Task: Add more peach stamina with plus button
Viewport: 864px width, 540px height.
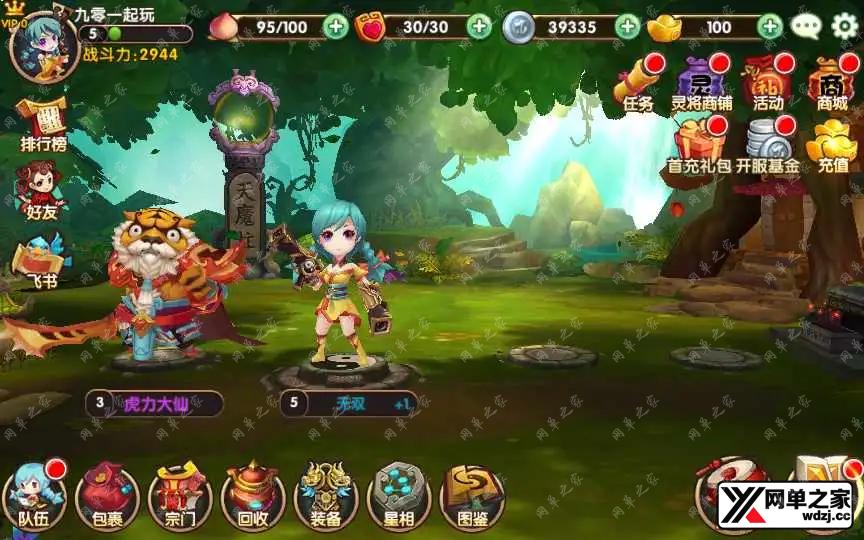Action: (337, 27)
